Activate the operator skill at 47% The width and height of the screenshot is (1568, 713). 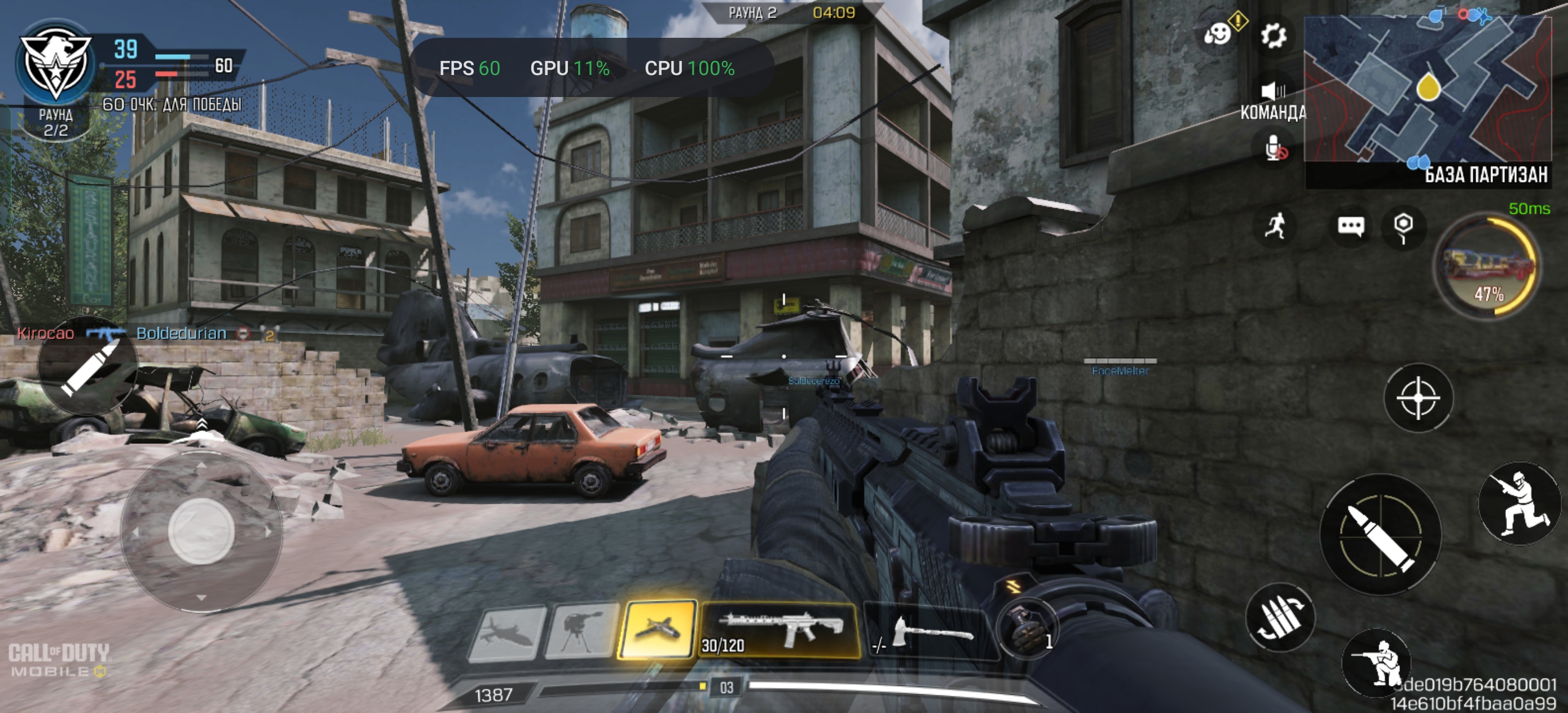coord(1487,266)
